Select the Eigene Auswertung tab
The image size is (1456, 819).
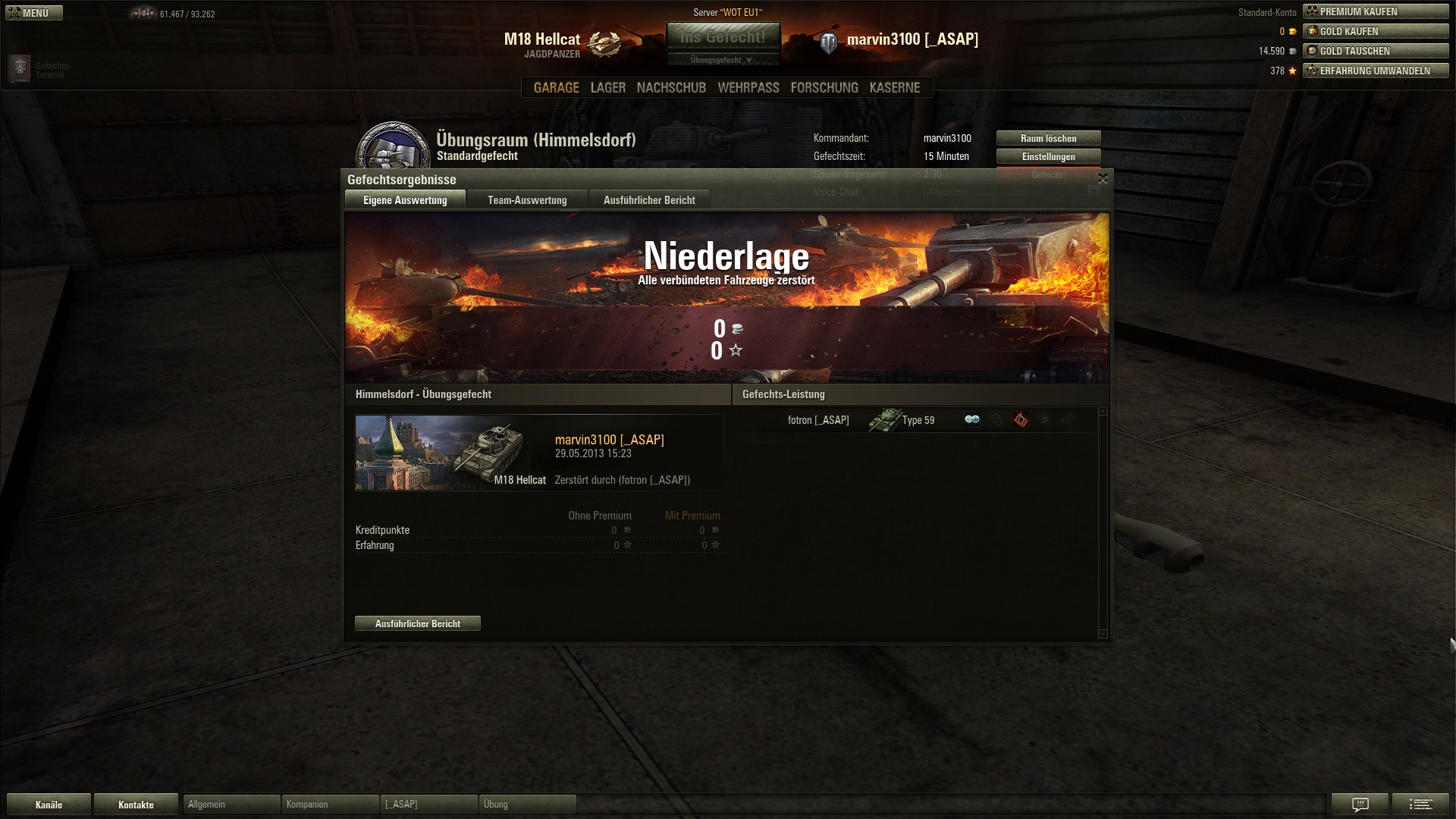click(x=405, y=200)
